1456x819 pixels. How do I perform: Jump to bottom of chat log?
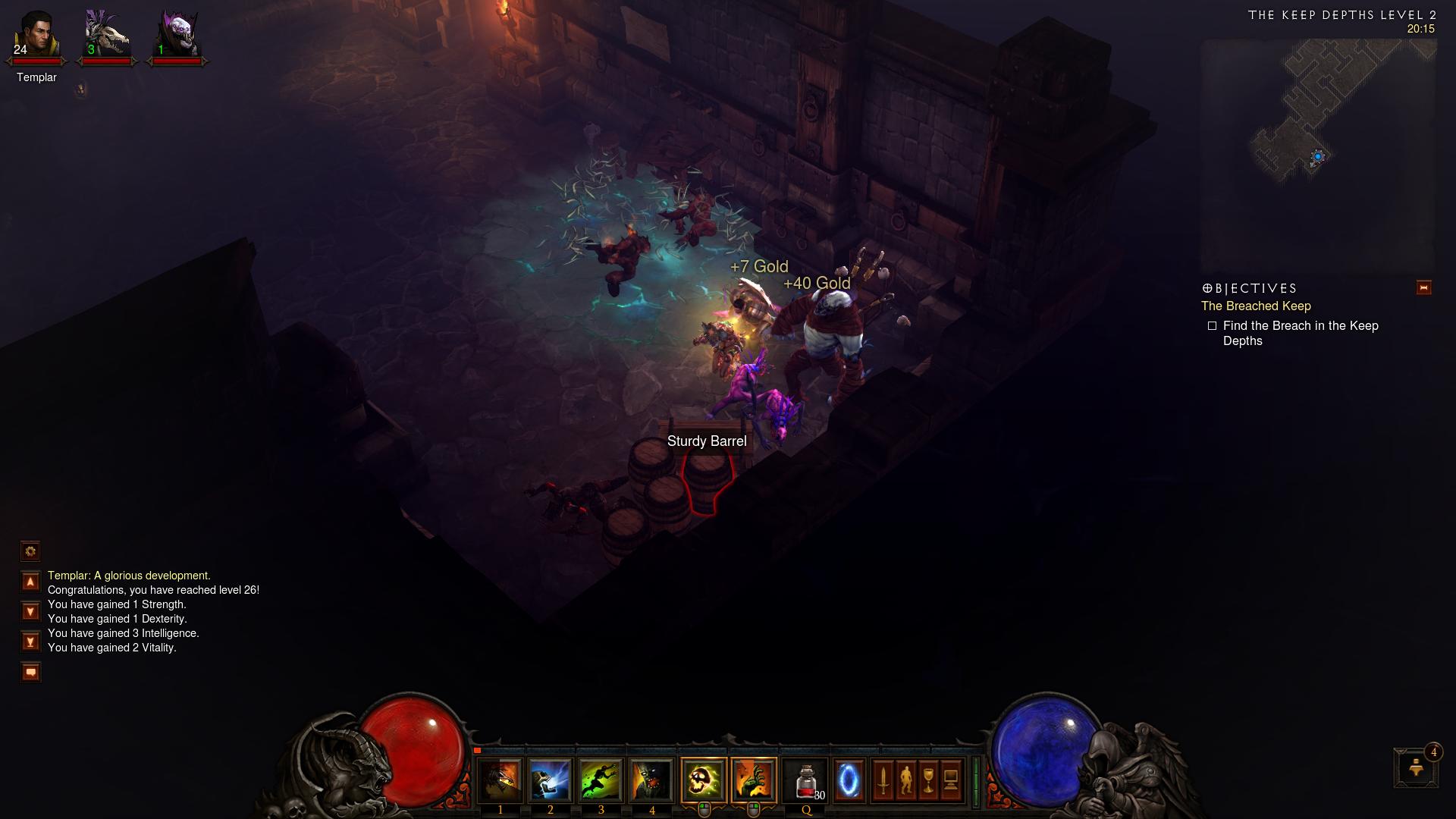click(30, 642)
